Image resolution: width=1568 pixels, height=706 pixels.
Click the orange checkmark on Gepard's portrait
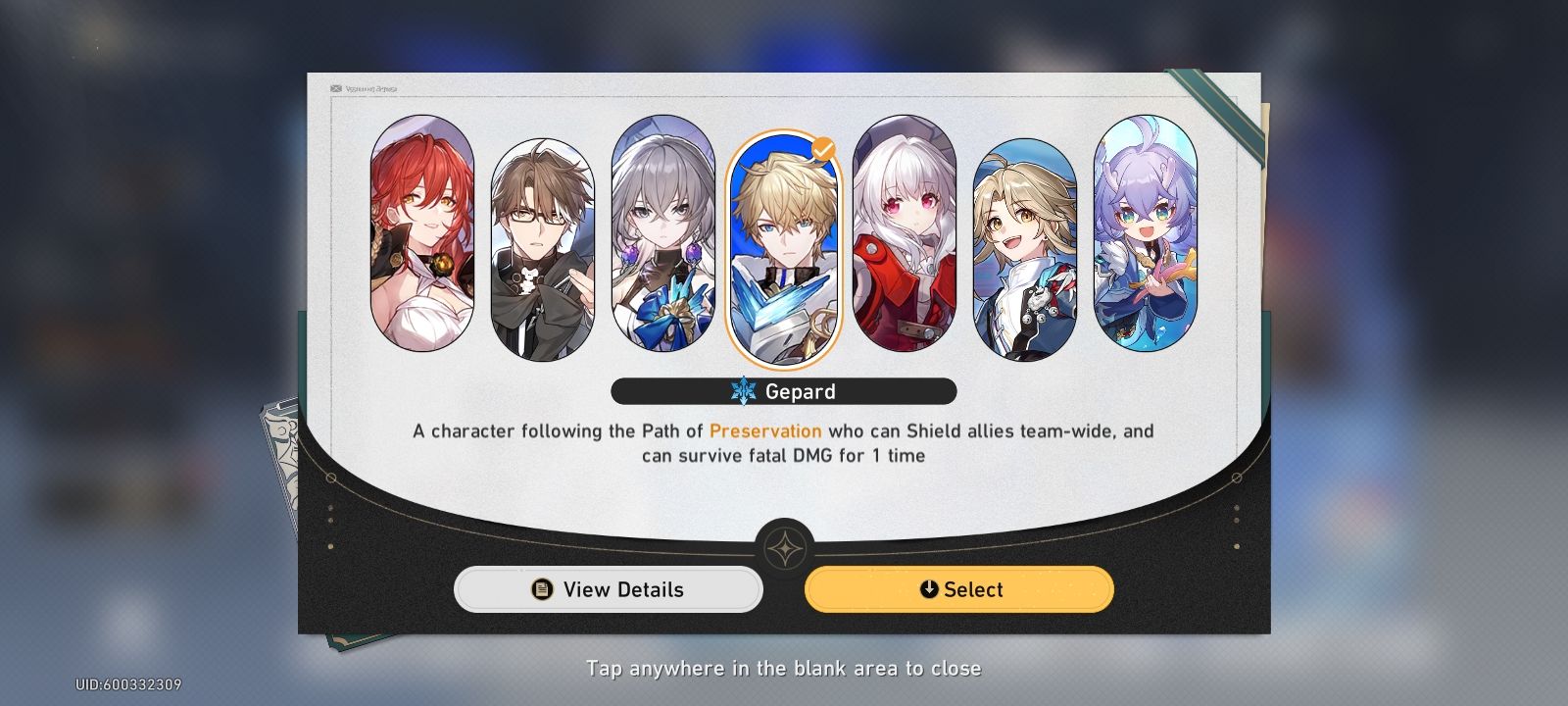point(824,148)
